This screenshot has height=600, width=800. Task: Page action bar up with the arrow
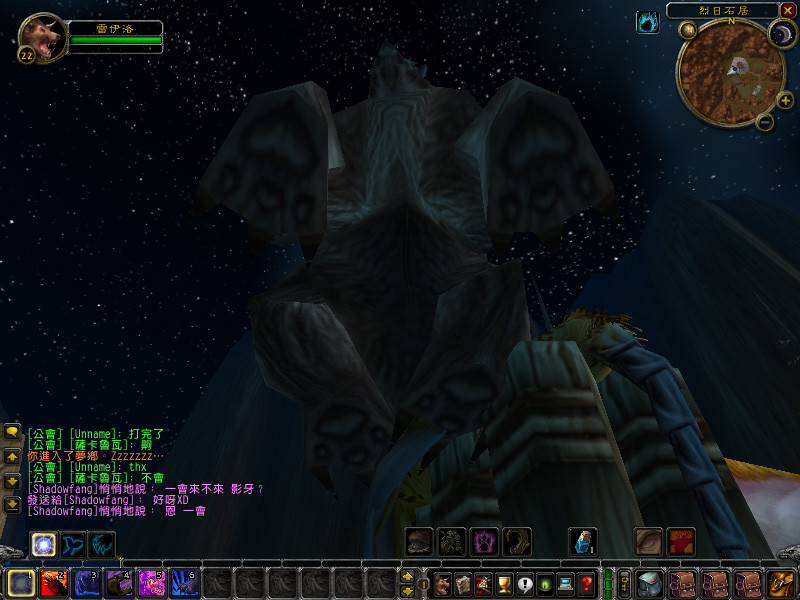407,576
